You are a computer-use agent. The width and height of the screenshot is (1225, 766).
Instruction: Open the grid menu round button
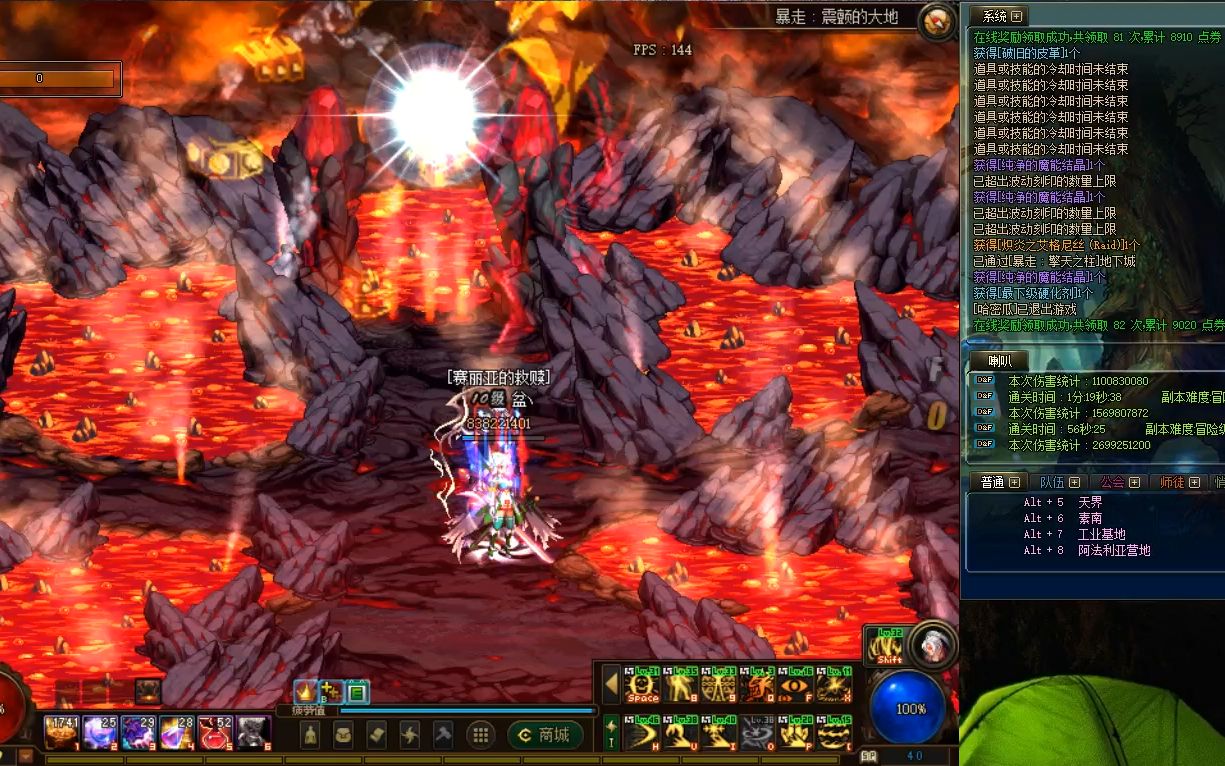pyautogui.click(x=480, y=735)
